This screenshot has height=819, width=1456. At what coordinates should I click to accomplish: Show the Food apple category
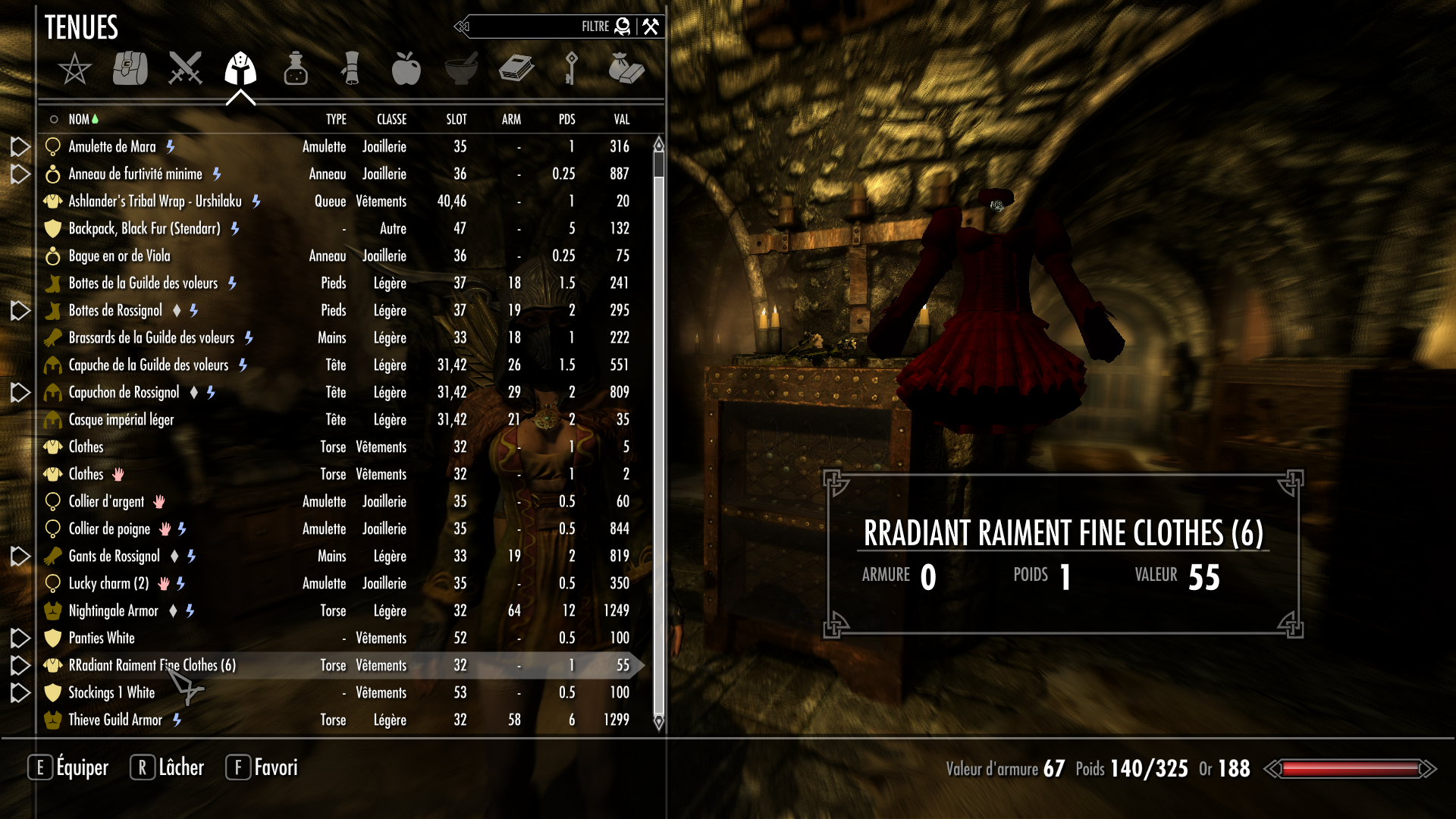click(406, 68)
